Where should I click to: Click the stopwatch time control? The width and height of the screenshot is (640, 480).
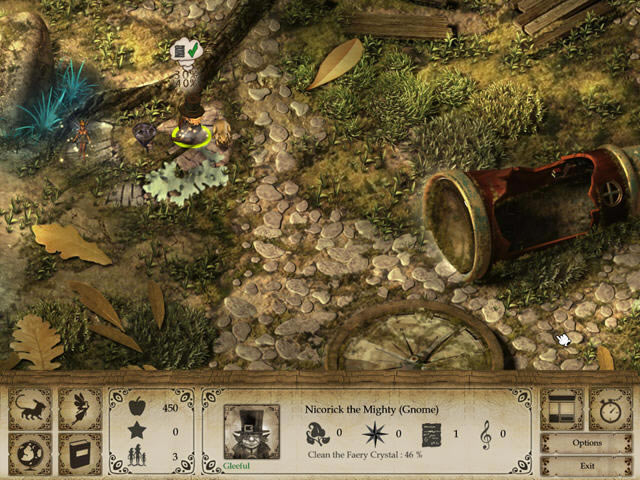point(611,408)
